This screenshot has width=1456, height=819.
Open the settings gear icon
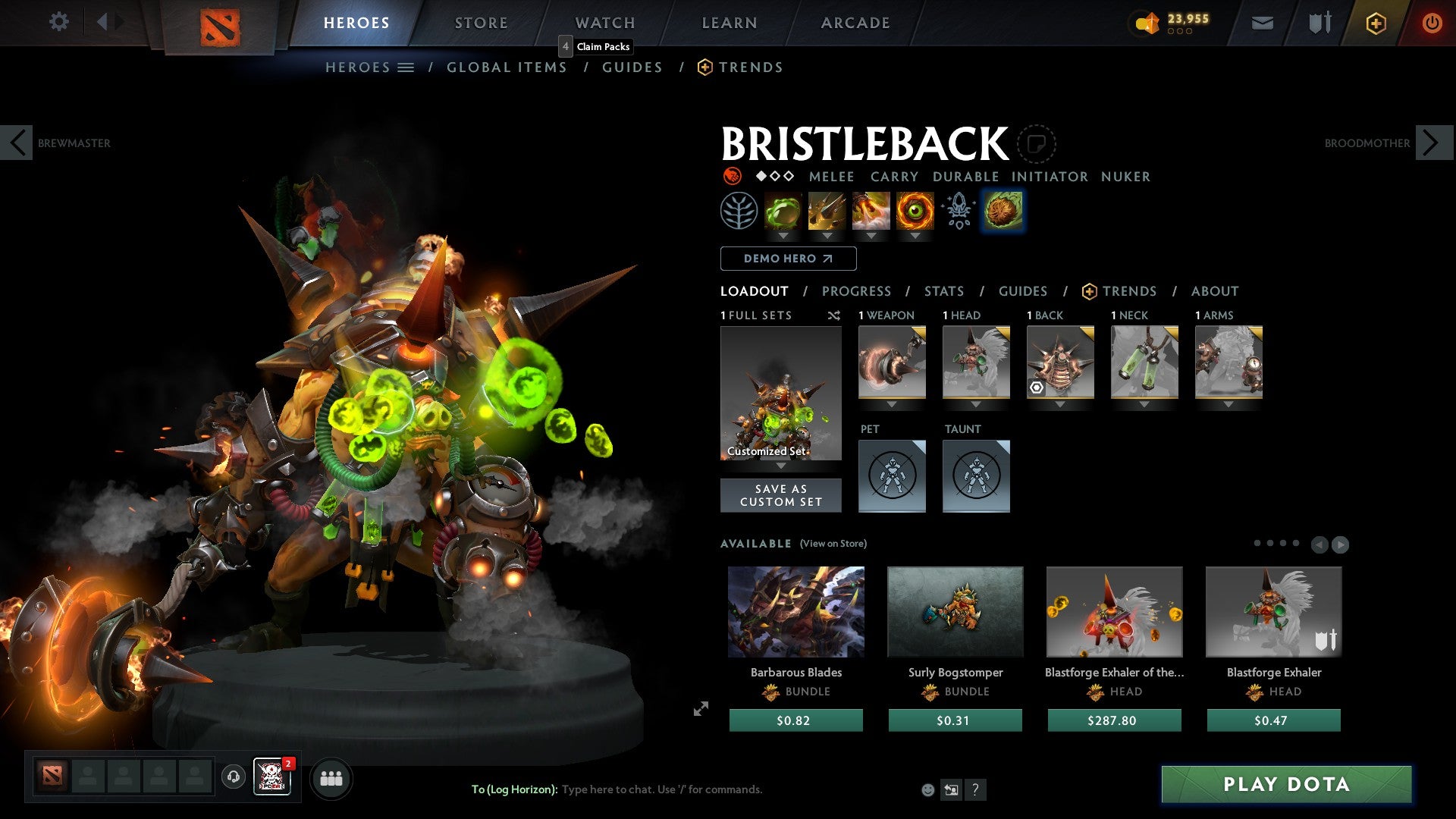(58, 22)
